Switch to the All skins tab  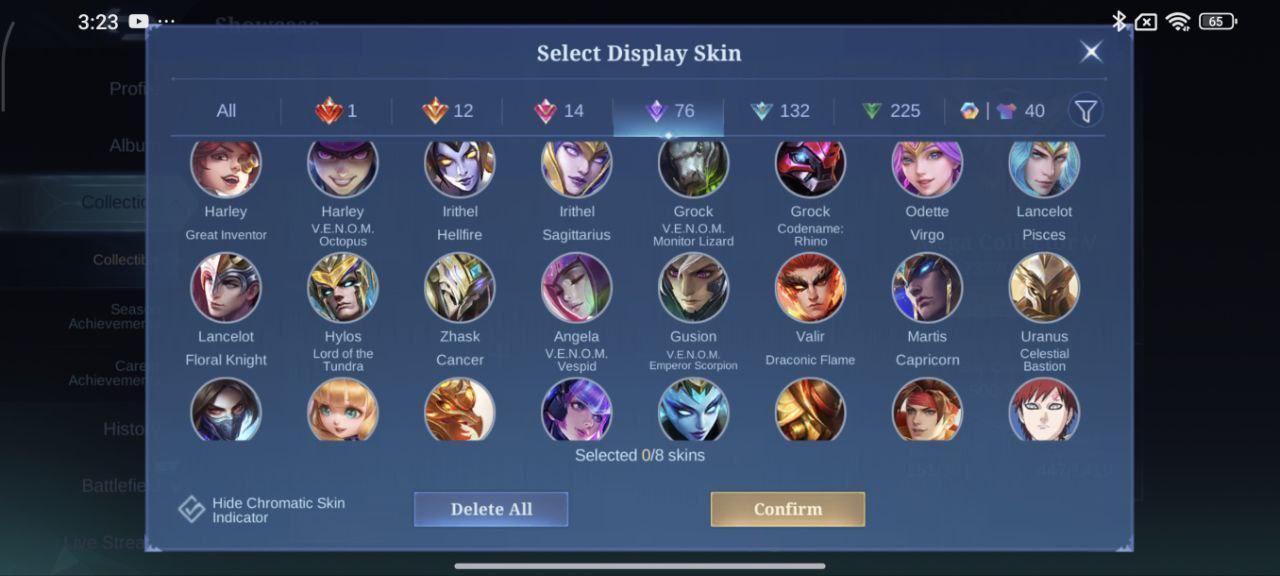[x=226, y=111]
